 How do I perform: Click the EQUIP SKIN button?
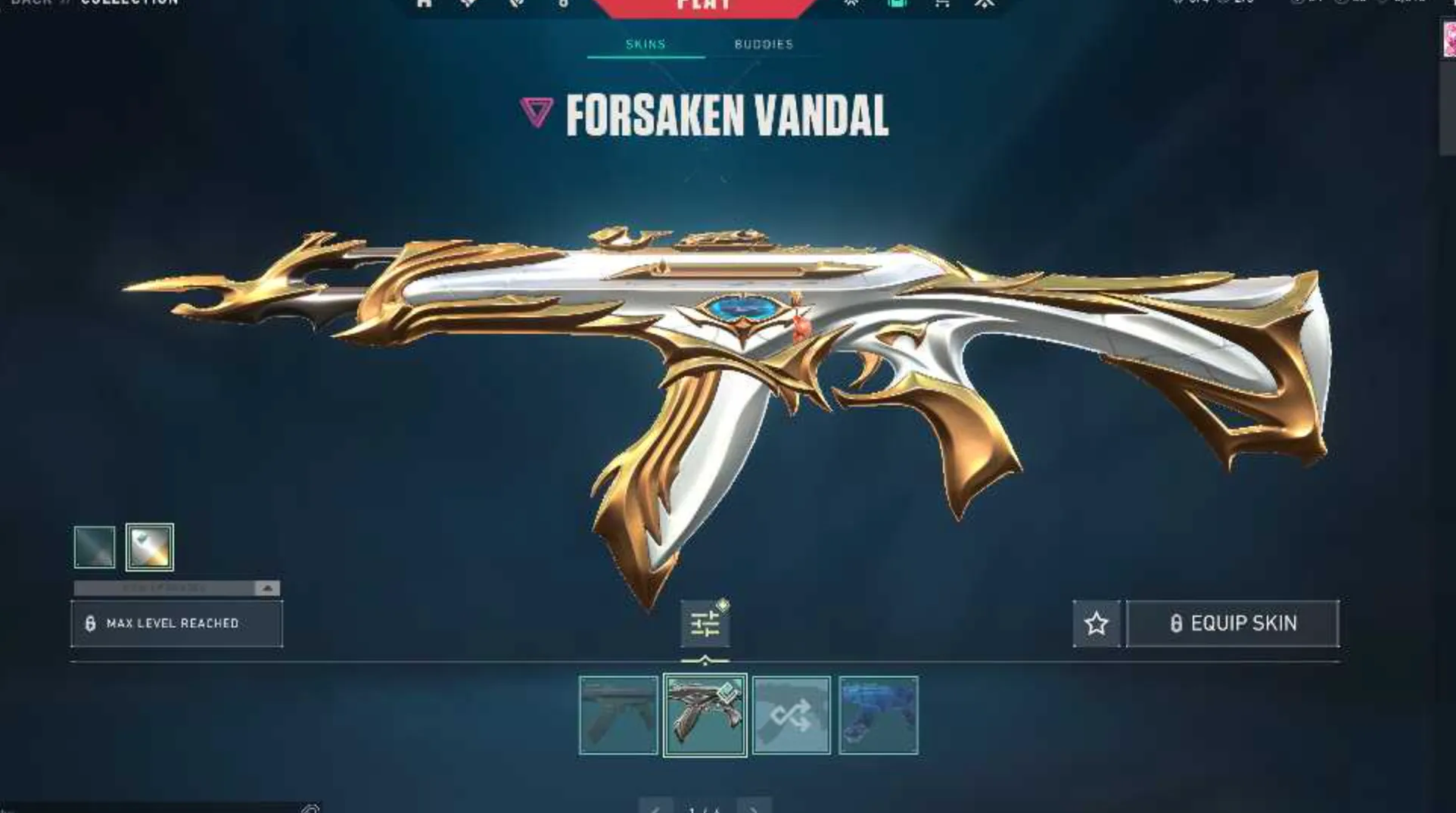coord(1233,623)
